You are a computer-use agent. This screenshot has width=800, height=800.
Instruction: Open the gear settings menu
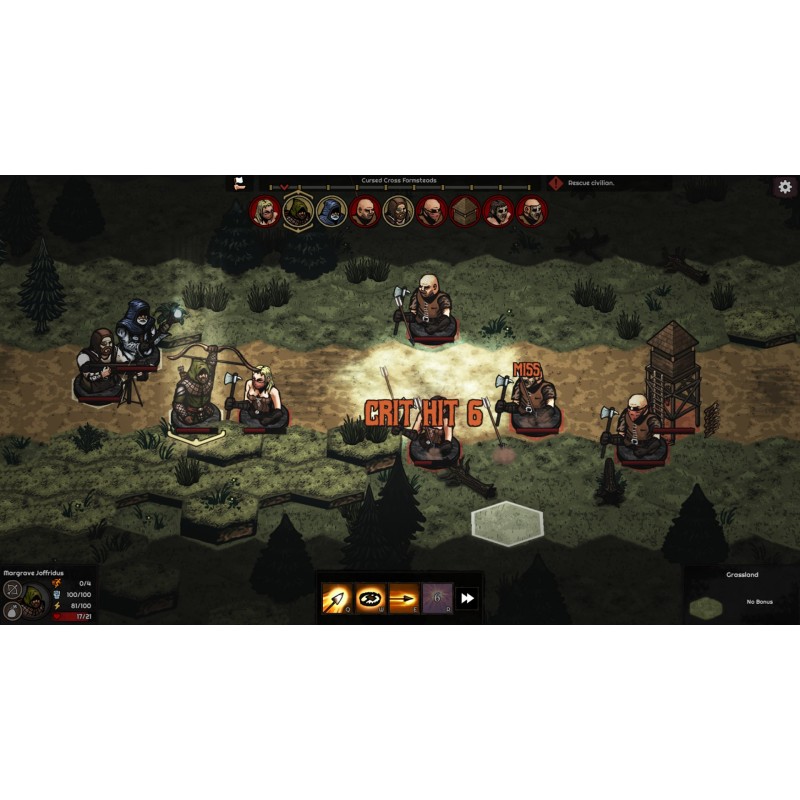tap(785, 187)
